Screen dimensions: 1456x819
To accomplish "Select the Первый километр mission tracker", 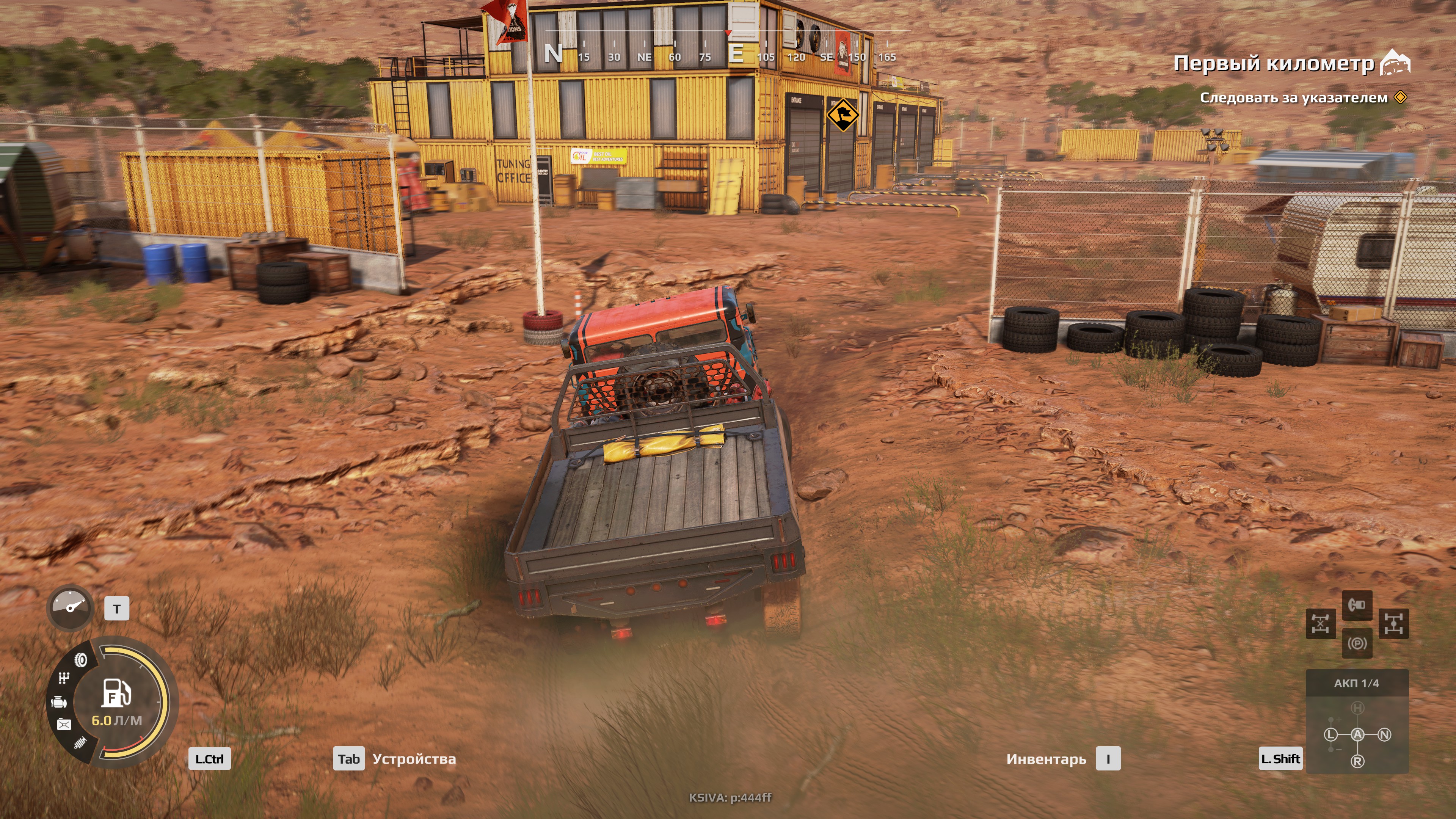I will tap(1273, 63).
